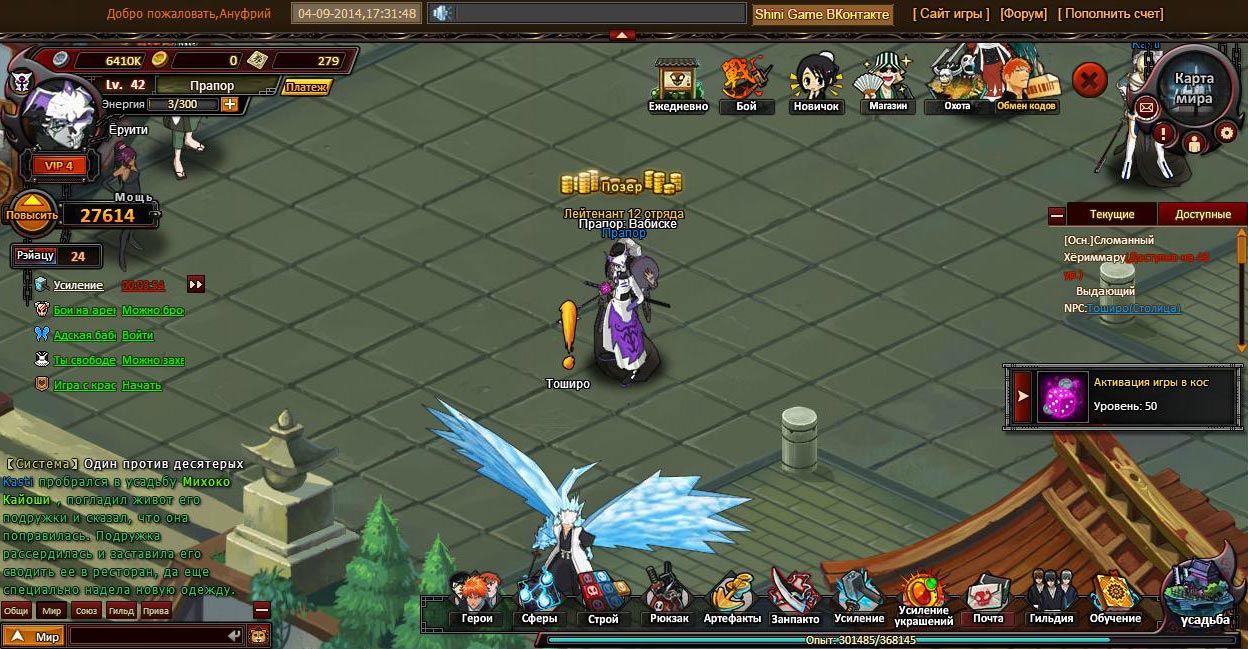The width and height of the screenshot is (1248, 649).
Task: Open the Ежедневно daily events icon
Action: (678, 85)
